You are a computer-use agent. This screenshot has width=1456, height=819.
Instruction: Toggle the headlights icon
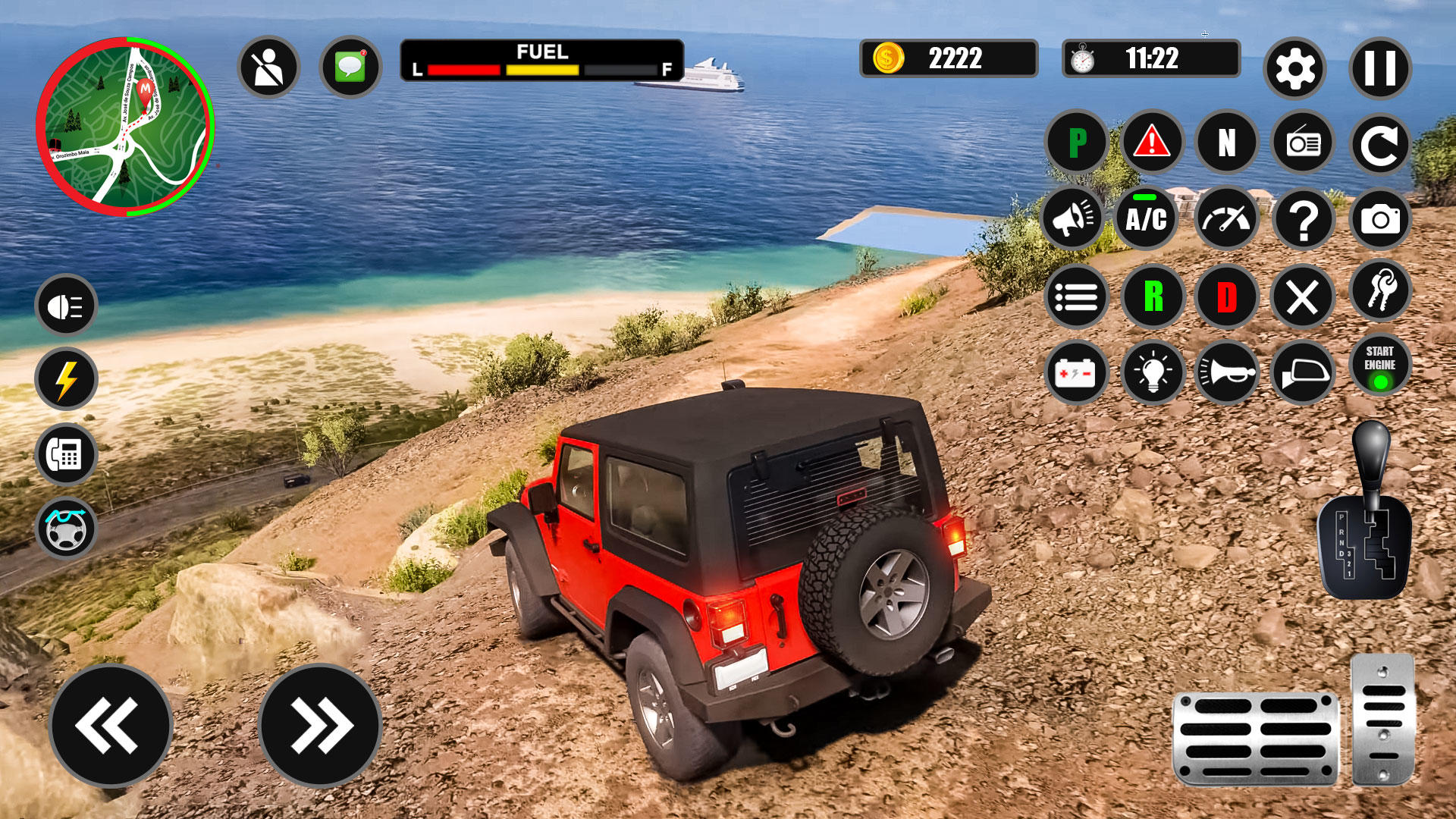(66, 306)
